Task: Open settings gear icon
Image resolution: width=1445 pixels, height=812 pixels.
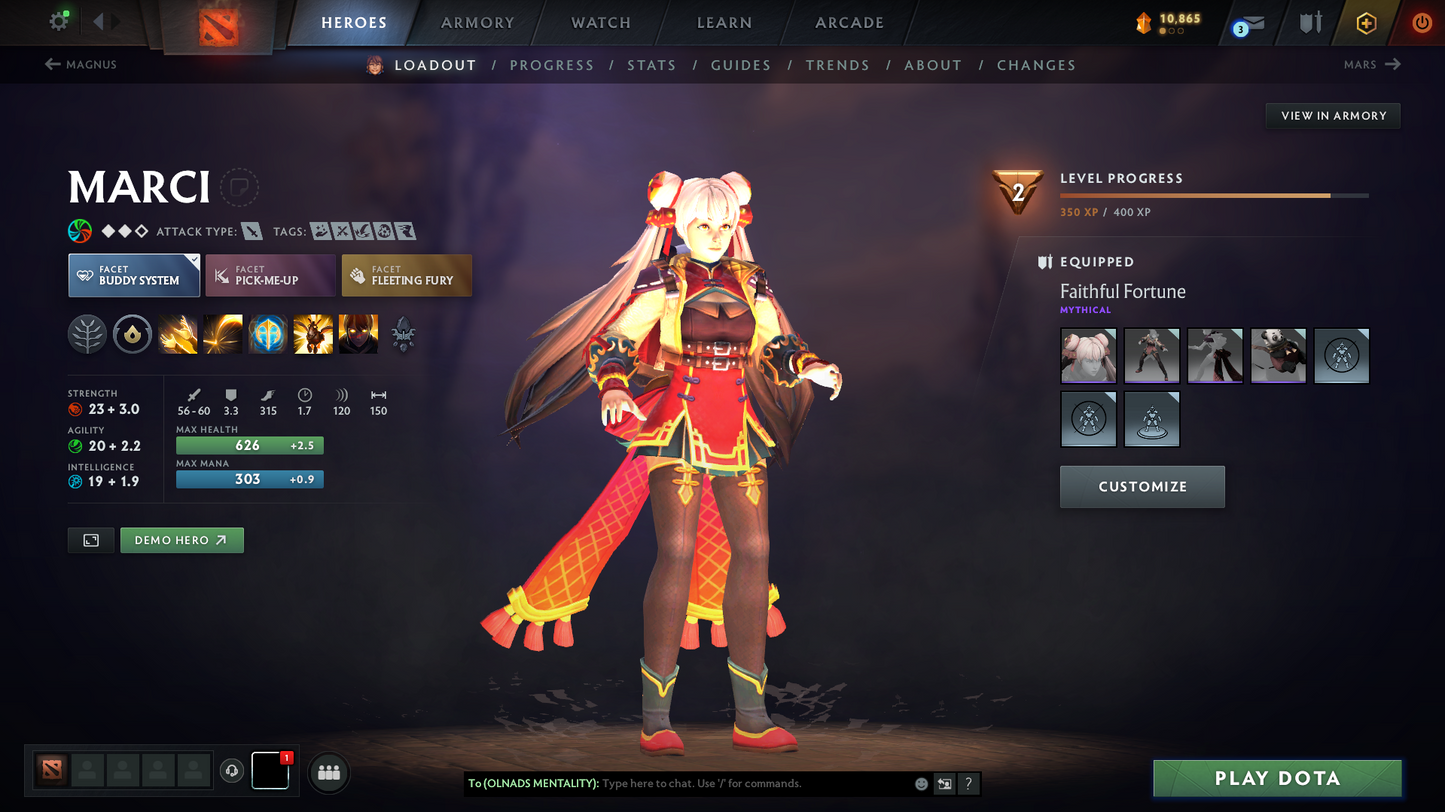Action: click(x=59, y=21)
